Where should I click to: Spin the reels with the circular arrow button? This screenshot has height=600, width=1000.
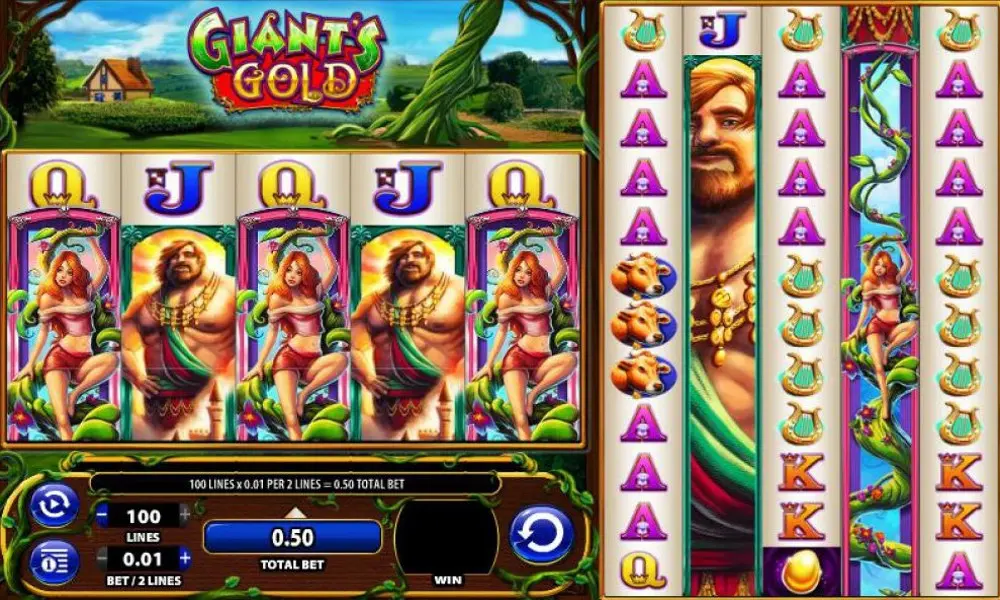(x=541, y=535)
